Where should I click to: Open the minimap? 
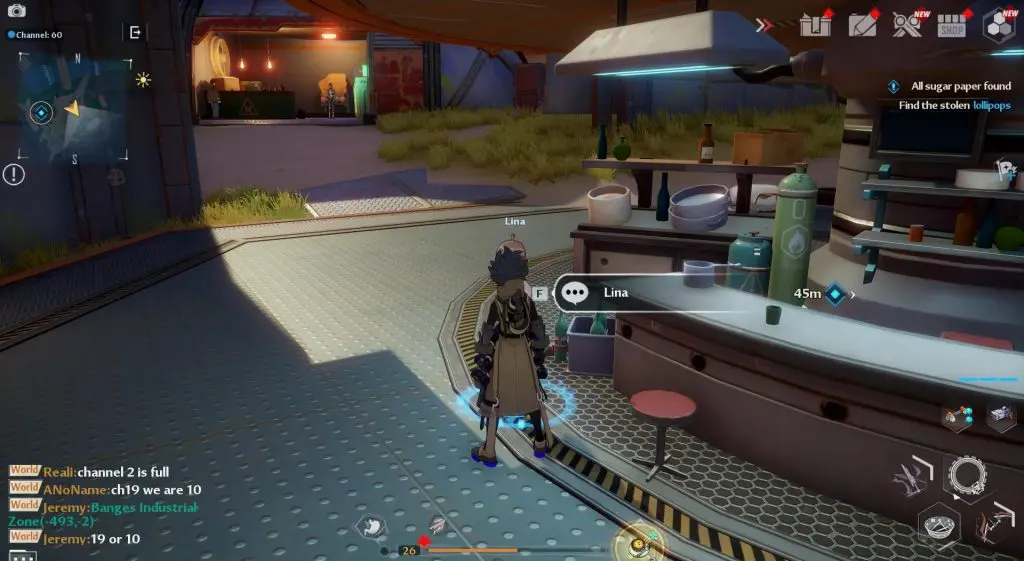[75, 106]
